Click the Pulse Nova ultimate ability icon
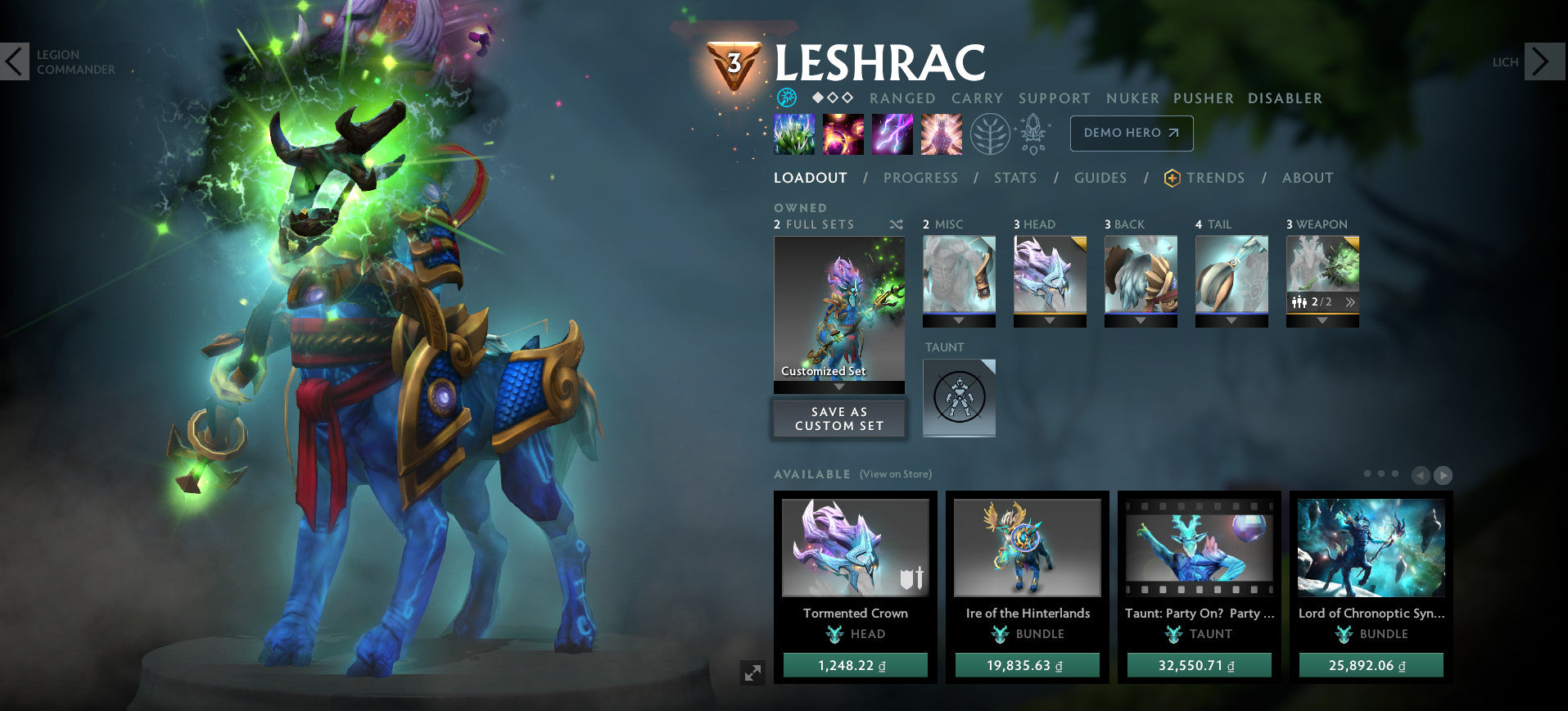 coord(942,134)
